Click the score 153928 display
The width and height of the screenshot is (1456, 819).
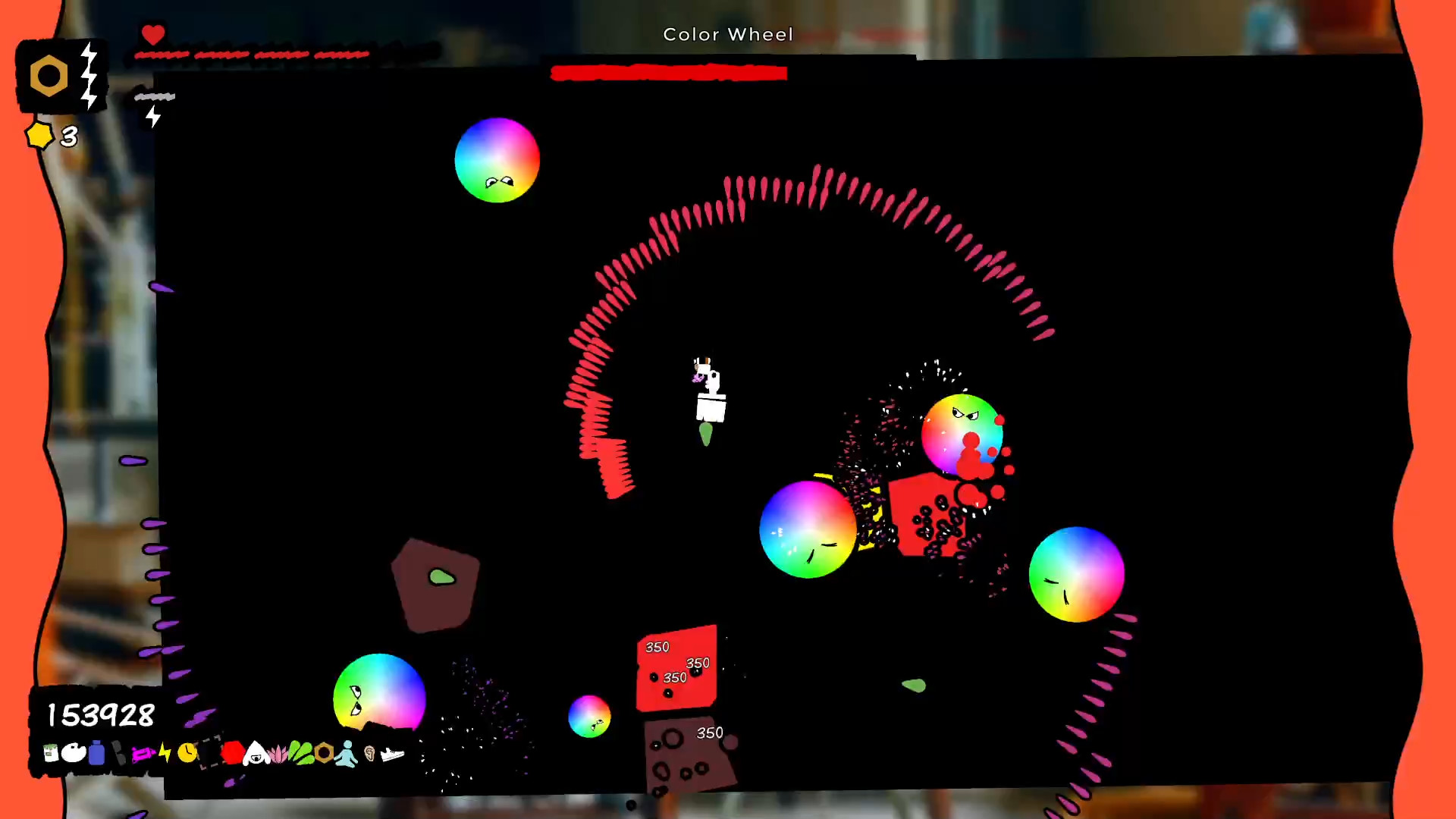pos(99,714)
